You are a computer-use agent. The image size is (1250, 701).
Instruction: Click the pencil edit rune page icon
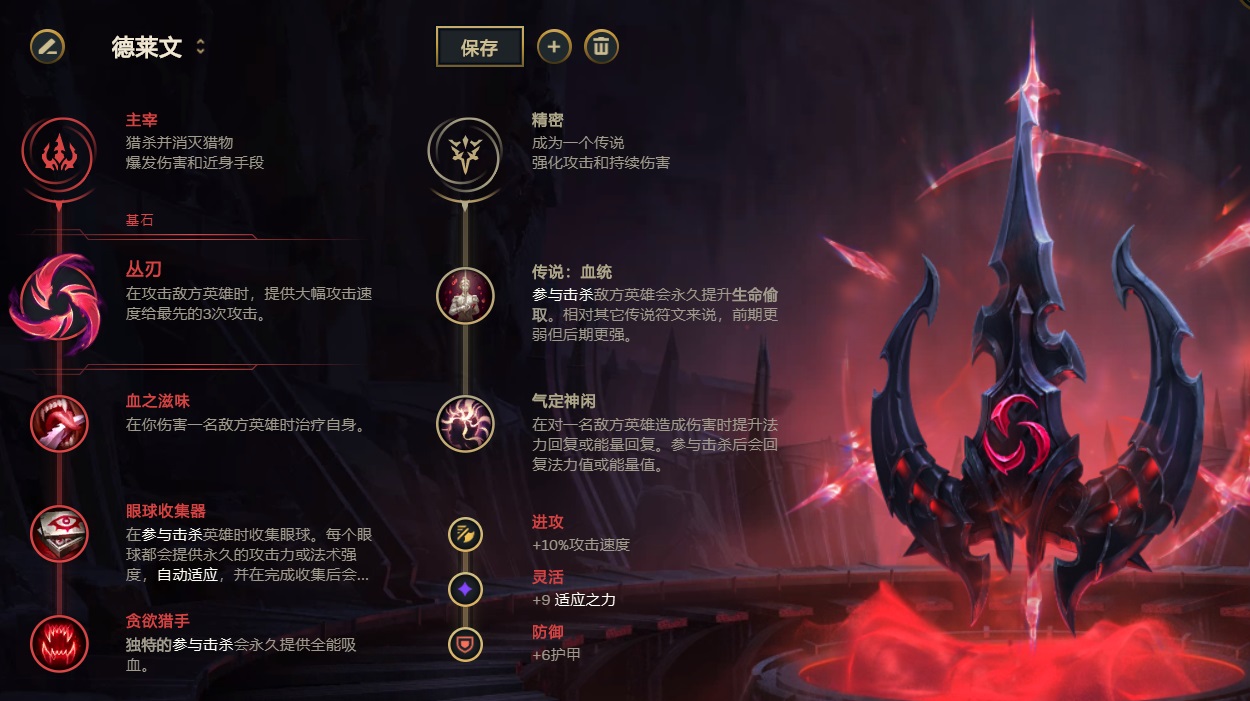(x=47, y=46)
